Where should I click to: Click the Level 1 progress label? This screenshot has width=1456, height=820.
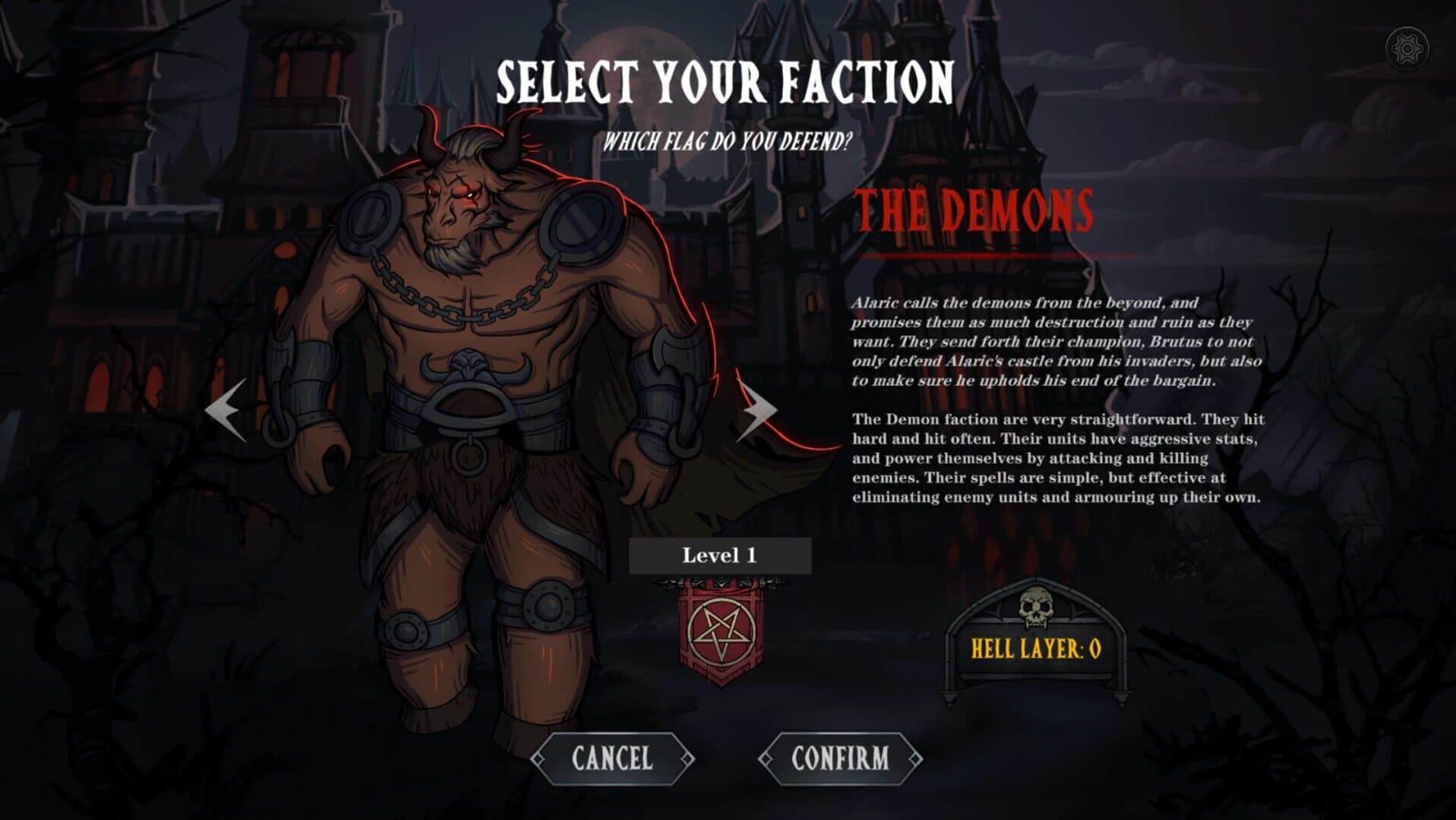point(719,555)
